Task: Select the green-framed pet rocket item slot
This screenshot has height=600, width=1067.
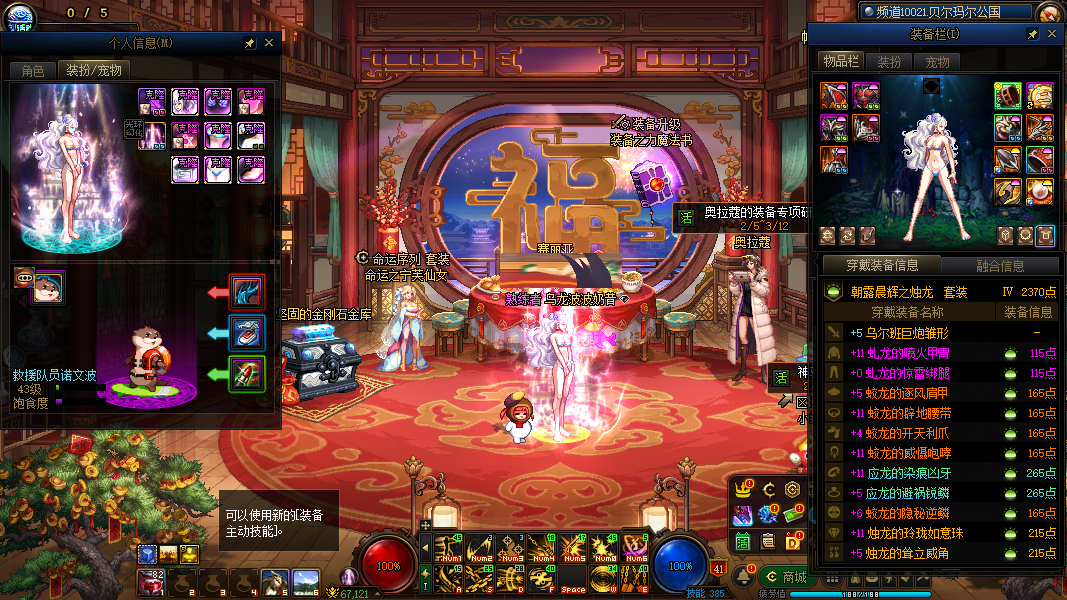Action: (x=247, y=374)
